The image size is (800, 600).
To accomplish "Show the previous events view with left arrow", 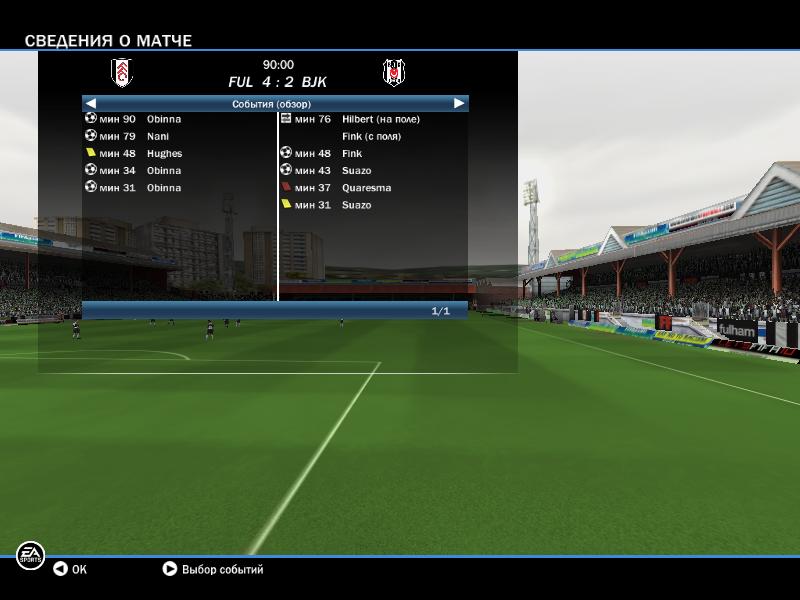I will (x=90, y=103).
